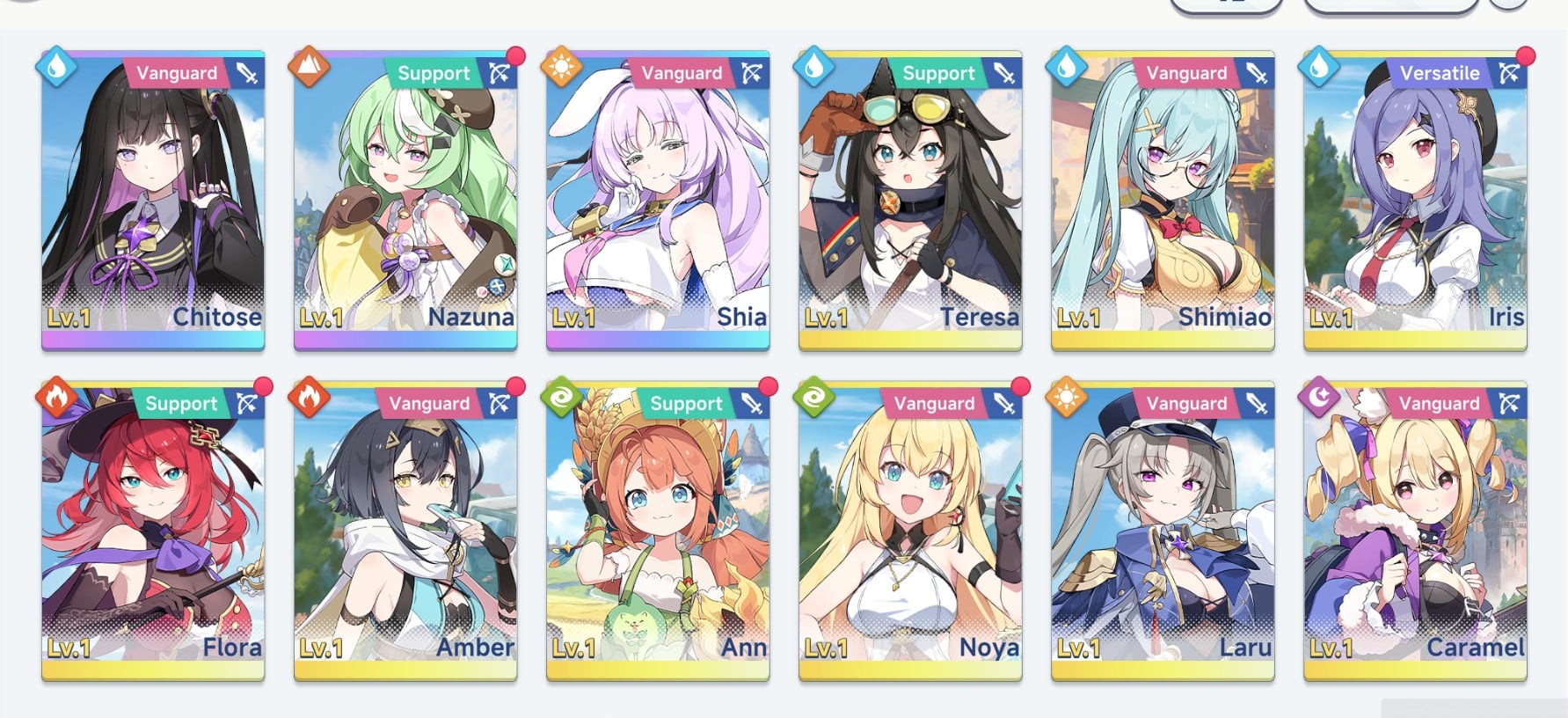
Task: Click the sun element icon on Shia's card
Action: coord(559,66)
